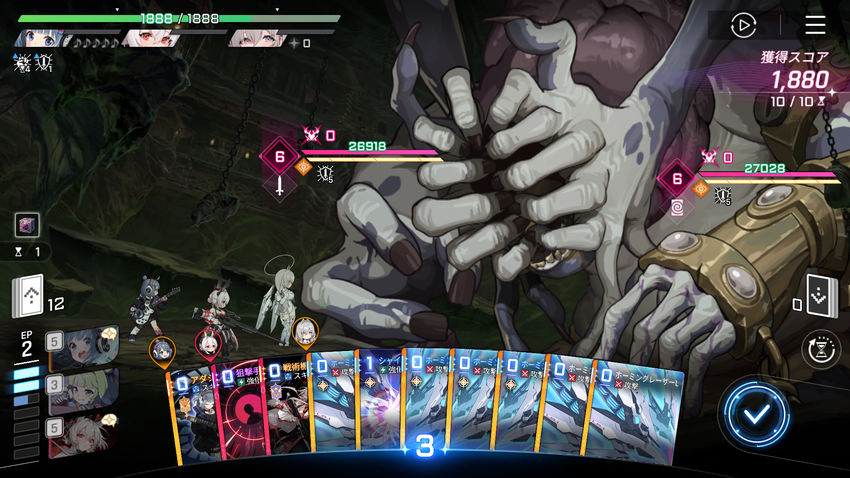This screenshot has height=478, width=850.
Task: Confirm the turn with the blue checkmark button
Action: (x=757, y=413)
